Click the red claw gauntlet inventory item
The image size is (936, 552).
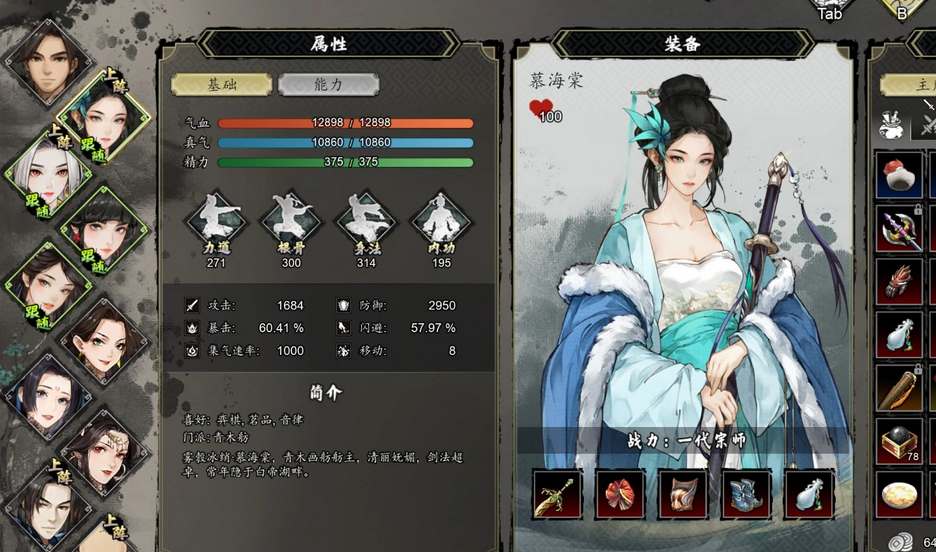[899, 283]
